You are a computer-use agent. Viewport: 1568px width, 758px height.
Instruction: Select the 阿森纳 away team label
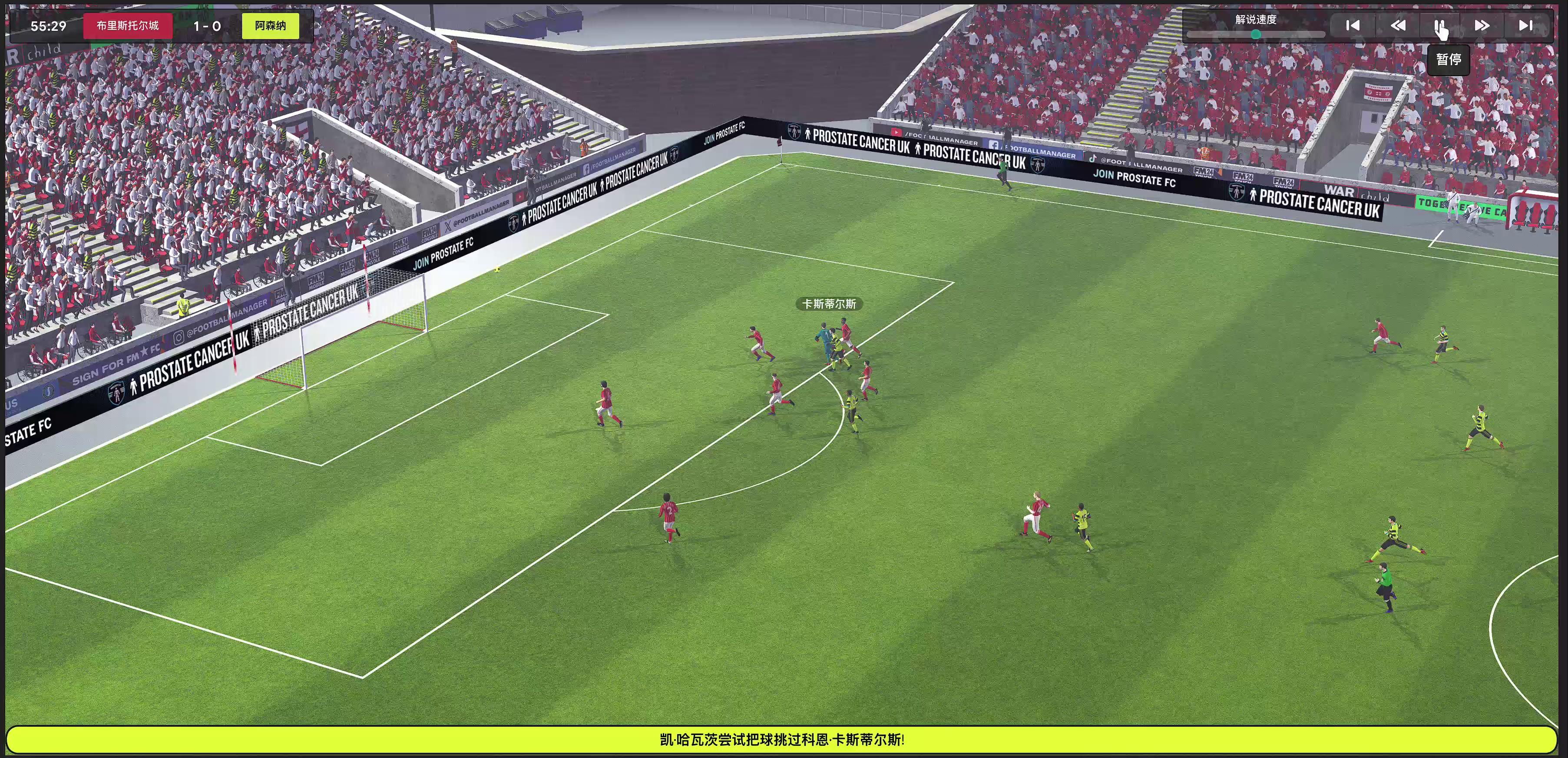(270, 26)
